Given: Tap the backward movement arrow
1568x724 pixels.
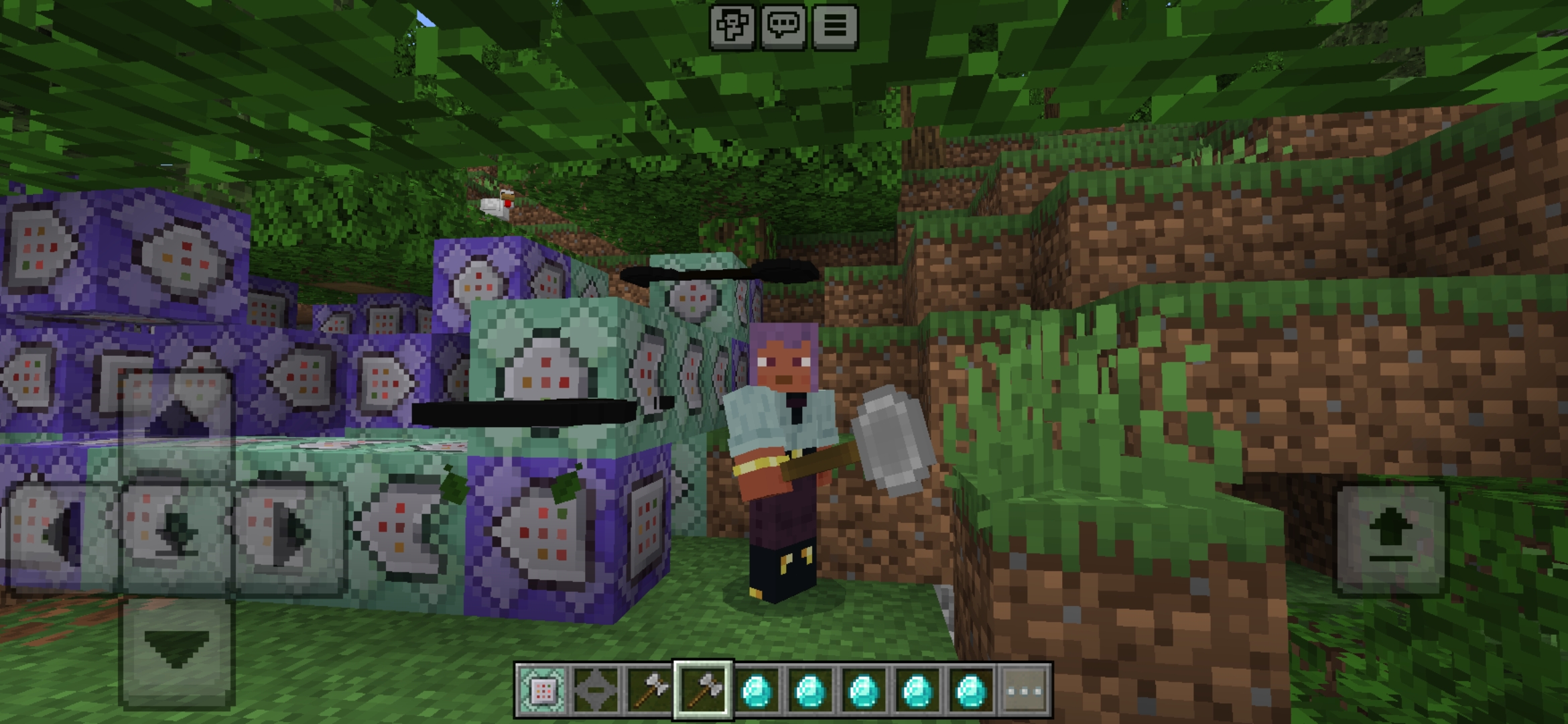Looking at the screenshot, I should click(x=176, y=644).
